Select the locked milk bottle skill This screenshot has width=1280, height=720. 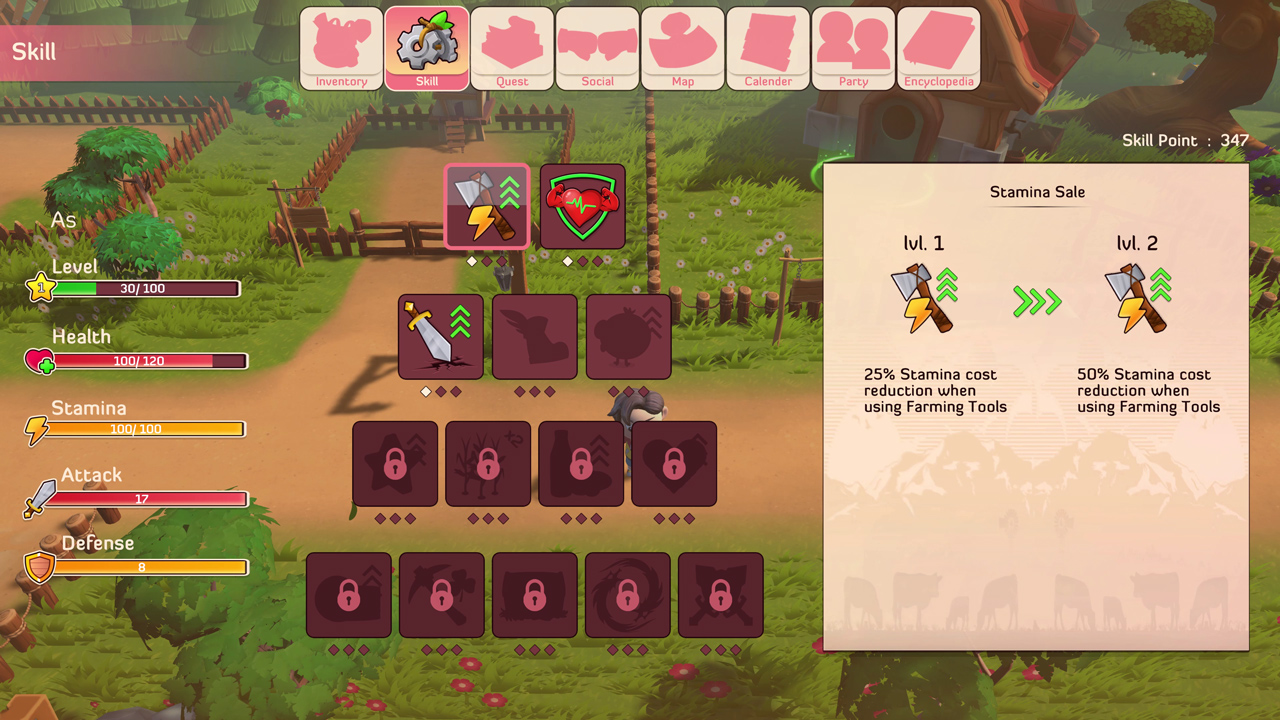(581, 463)
